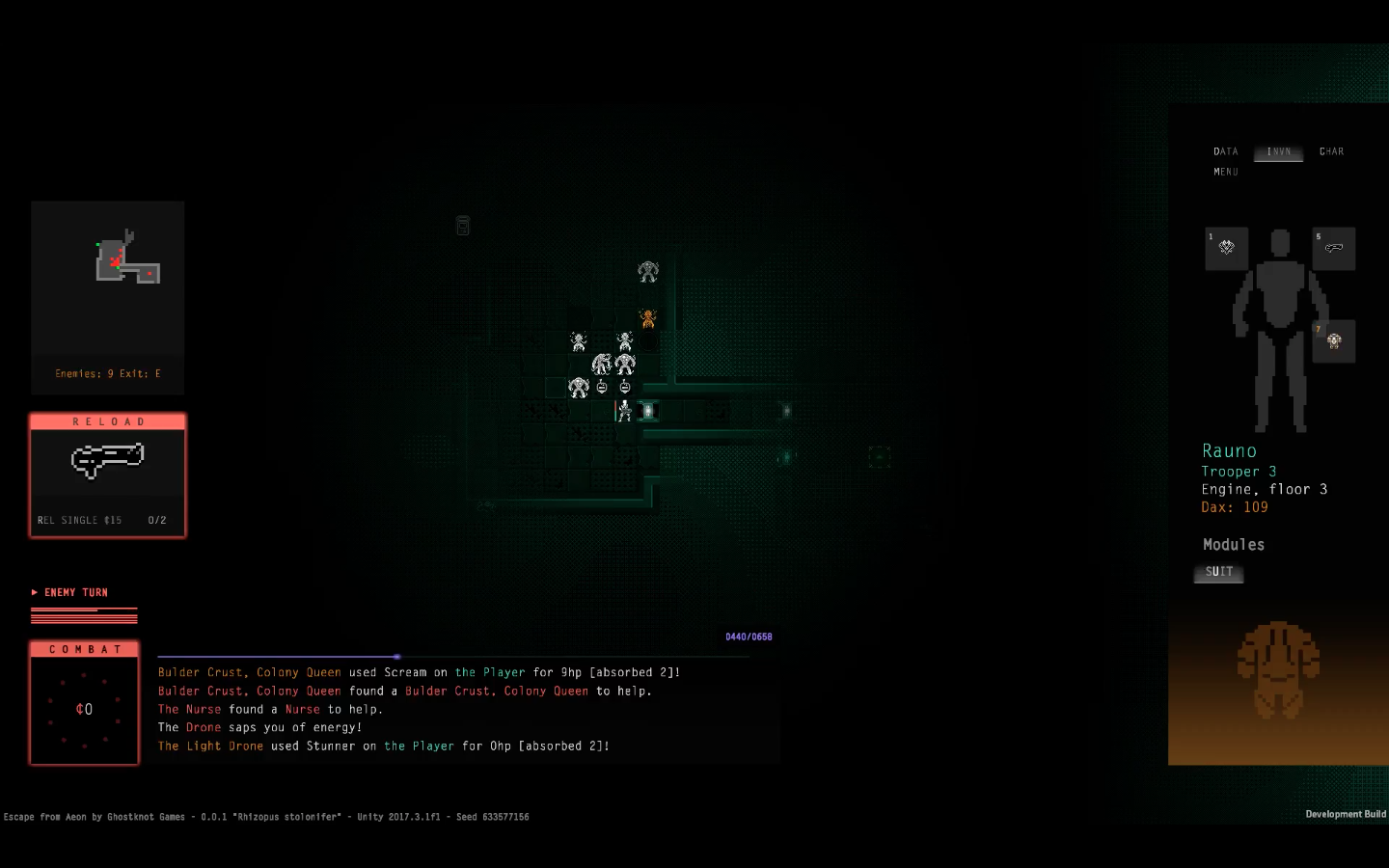This screenshot has height=868, width=1389.
Task: Click the orange brain icon in the bottom-right panel
Action: [1280, 672]
